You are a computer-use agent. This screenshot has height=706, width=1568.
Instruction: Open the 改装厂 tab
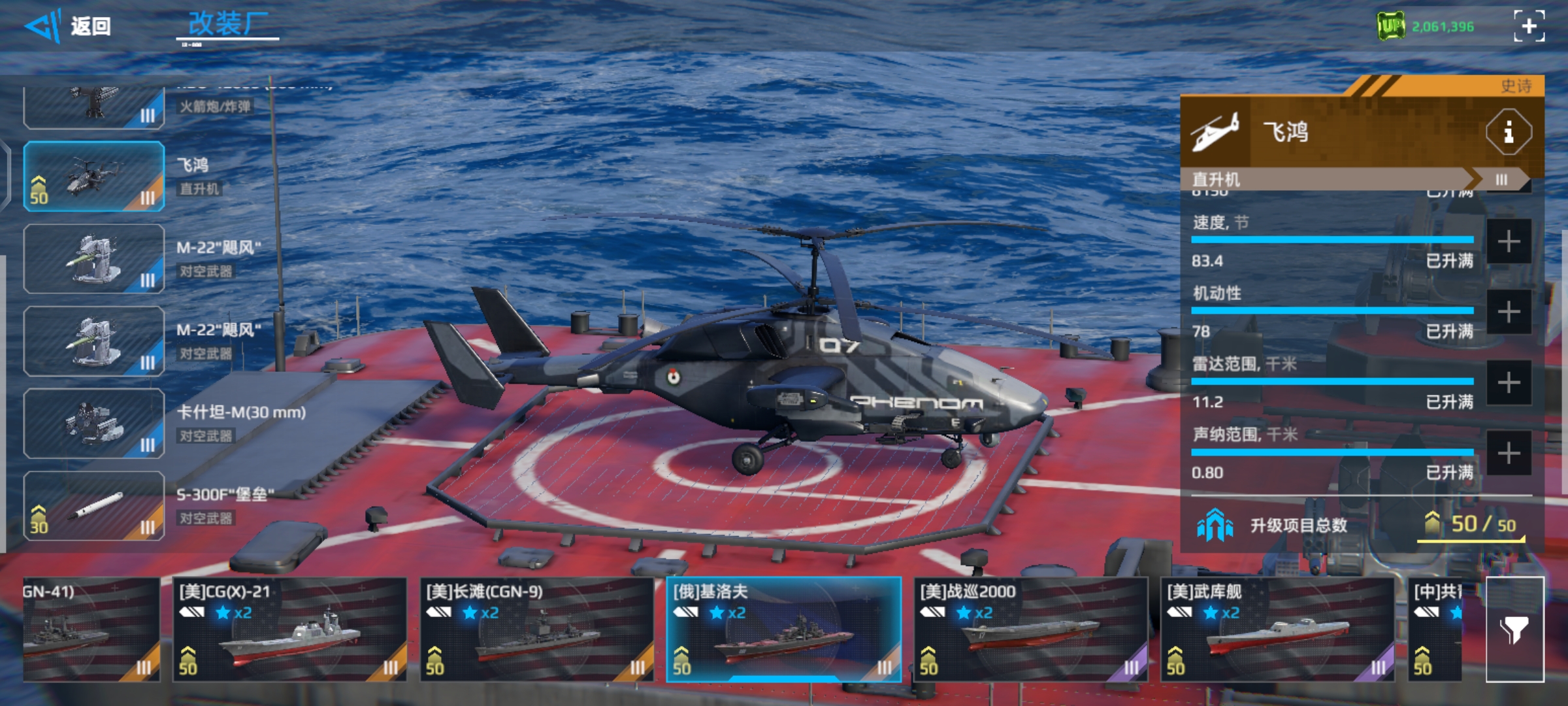point(227,25)
